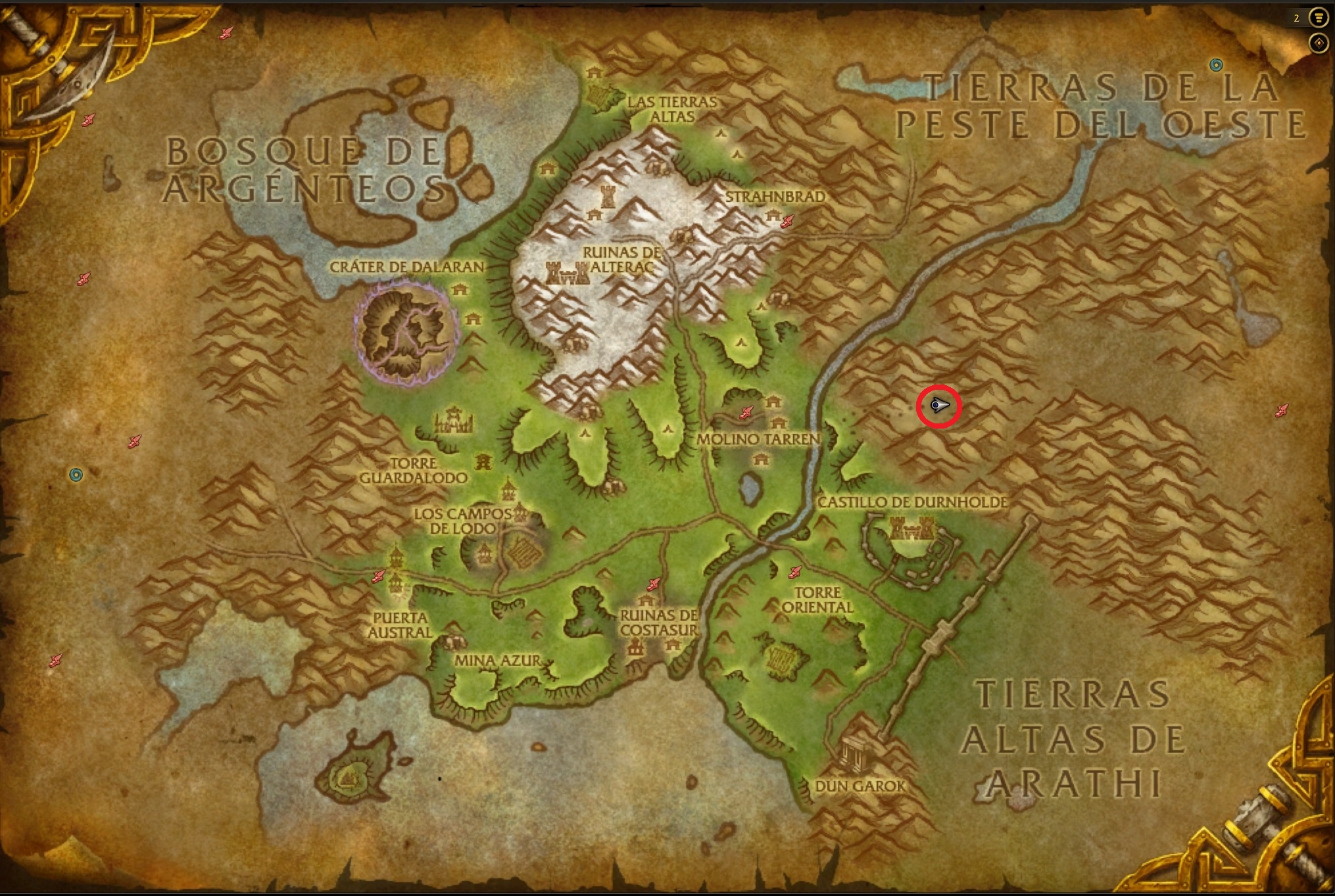The image size is (1335, 896).
Task: Select the flight point above Torre Oriental
Action: pos(795,572)
